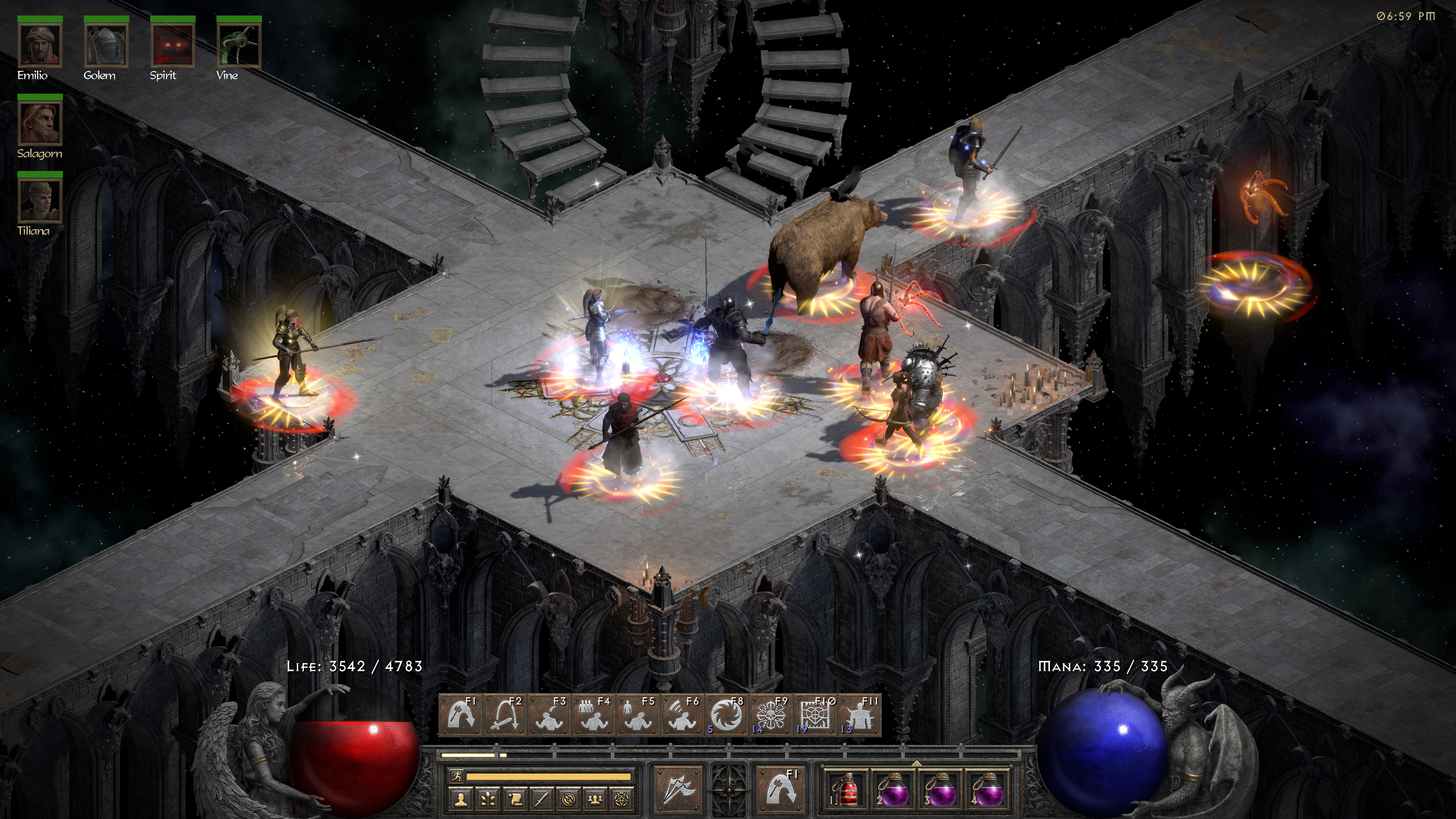The width and height of the screenshot is (1456, 819).
Task: Open the character screen from mini menu
Action: pos(461,799)
